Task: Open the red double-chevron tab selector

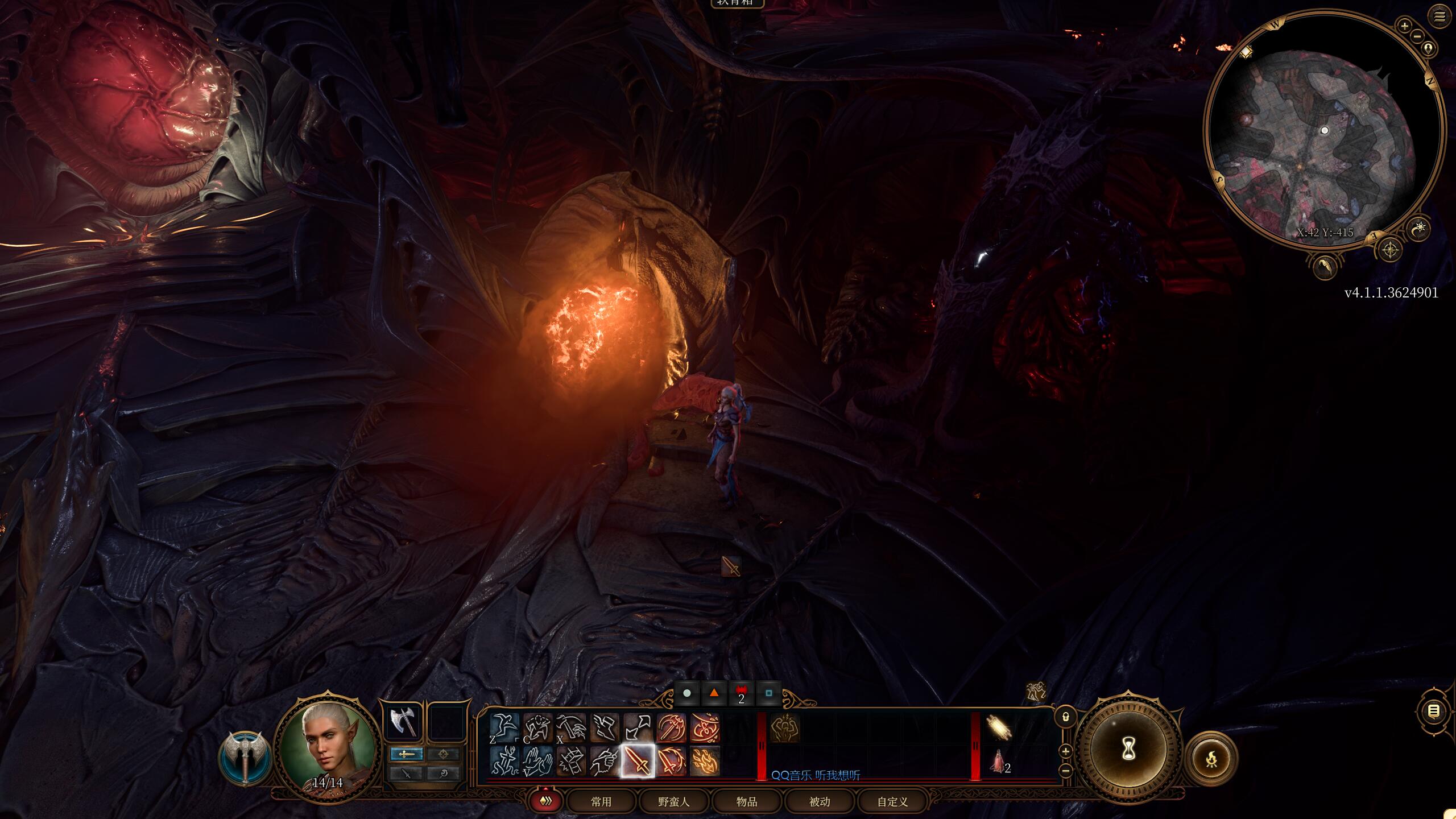Action: 547,803
